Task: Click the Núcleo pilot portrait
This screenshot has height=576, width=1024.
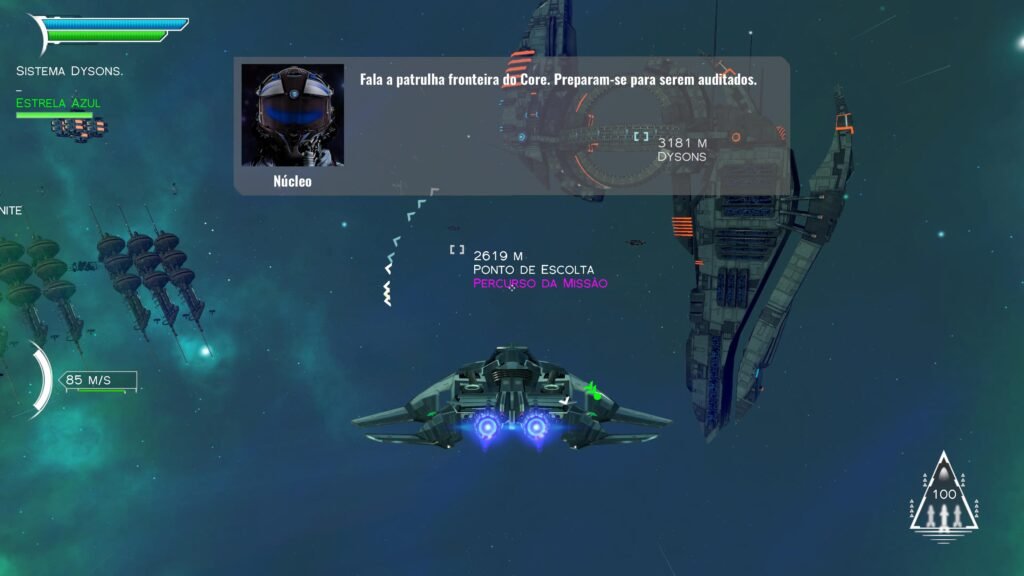Action: [x=293, y=116]
